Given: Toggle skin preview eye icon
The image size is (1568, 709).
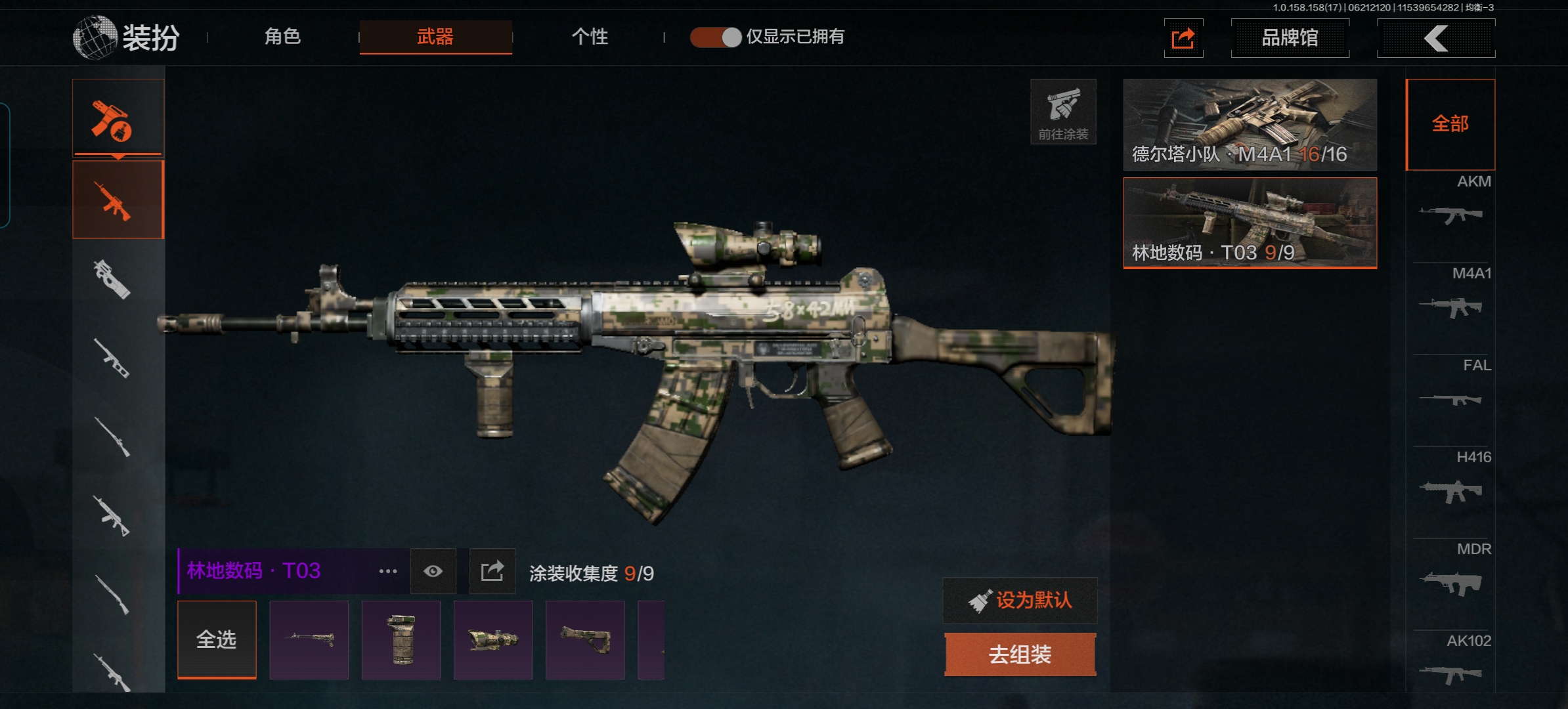Looking at the screenshot, I should (x=433, y=571).
